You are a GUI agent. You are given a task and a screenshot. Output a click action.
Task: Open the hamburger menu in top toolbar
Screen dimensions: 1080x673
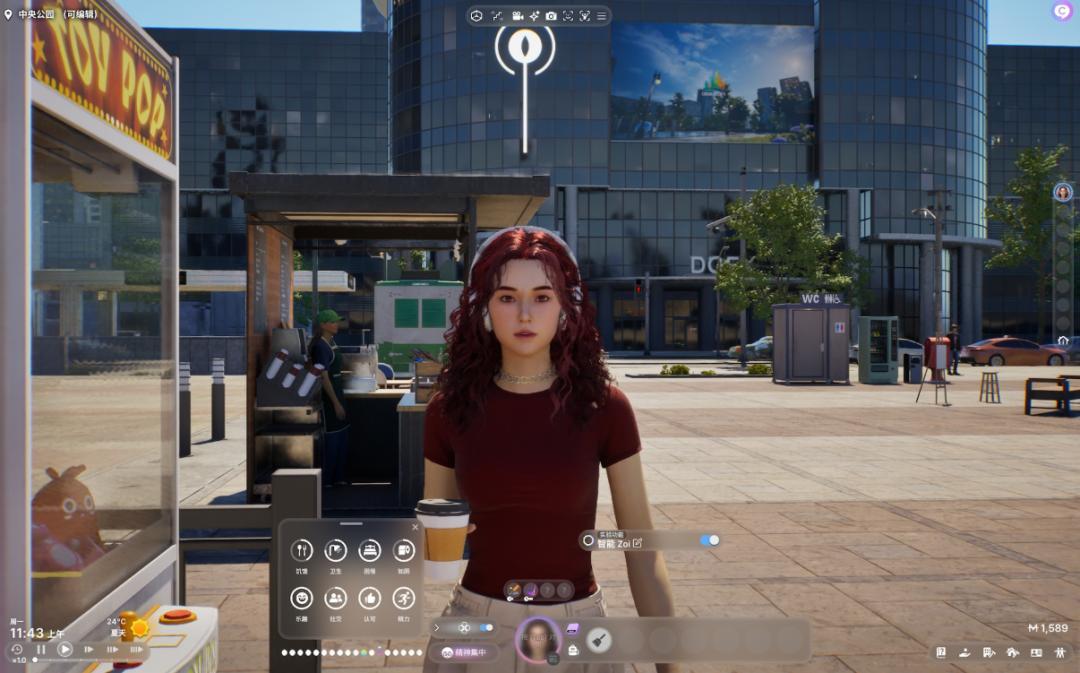(601, 16)
